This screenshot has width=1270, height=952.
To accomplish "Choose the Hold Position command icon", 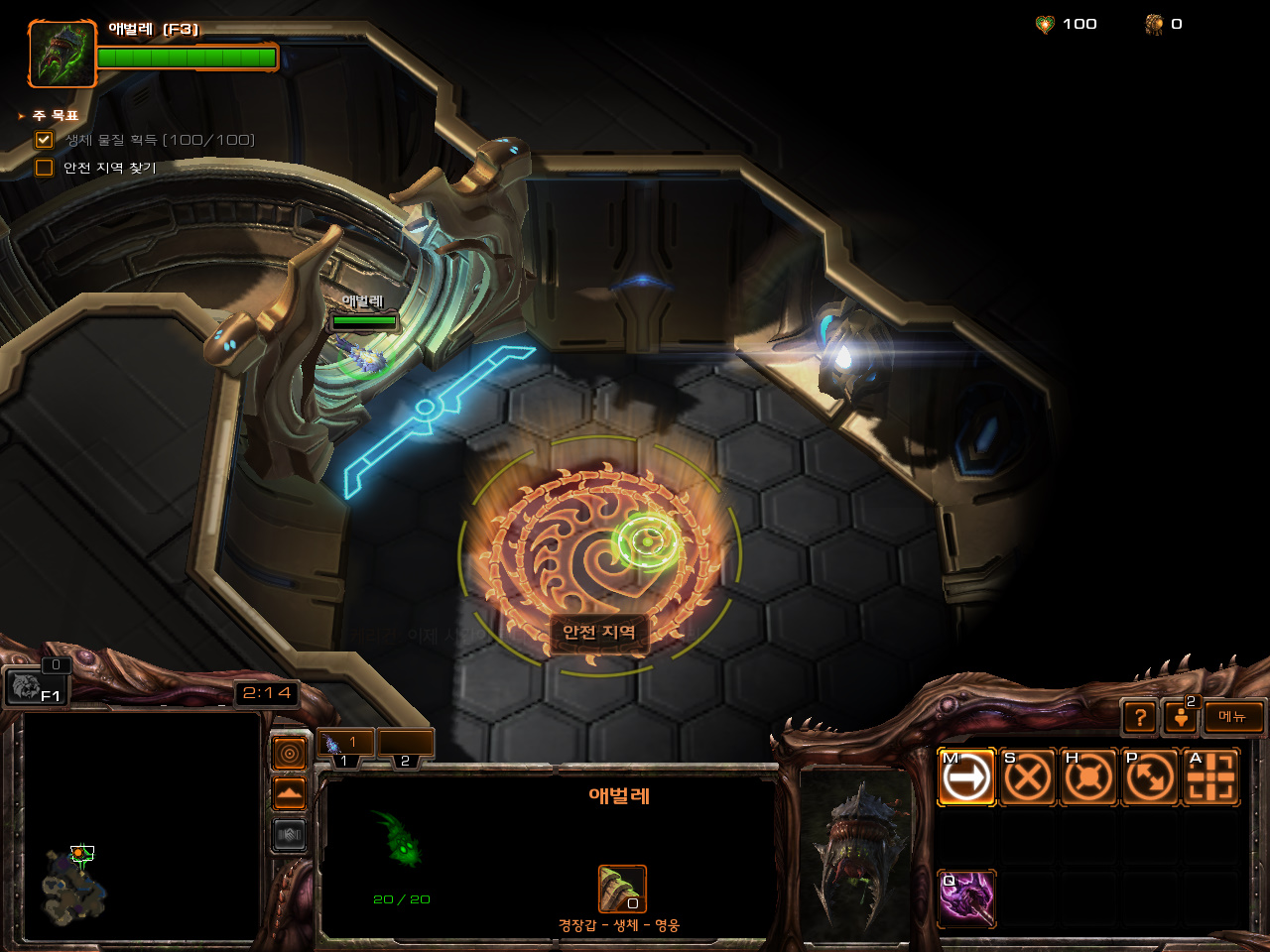I will point(1088,777).
